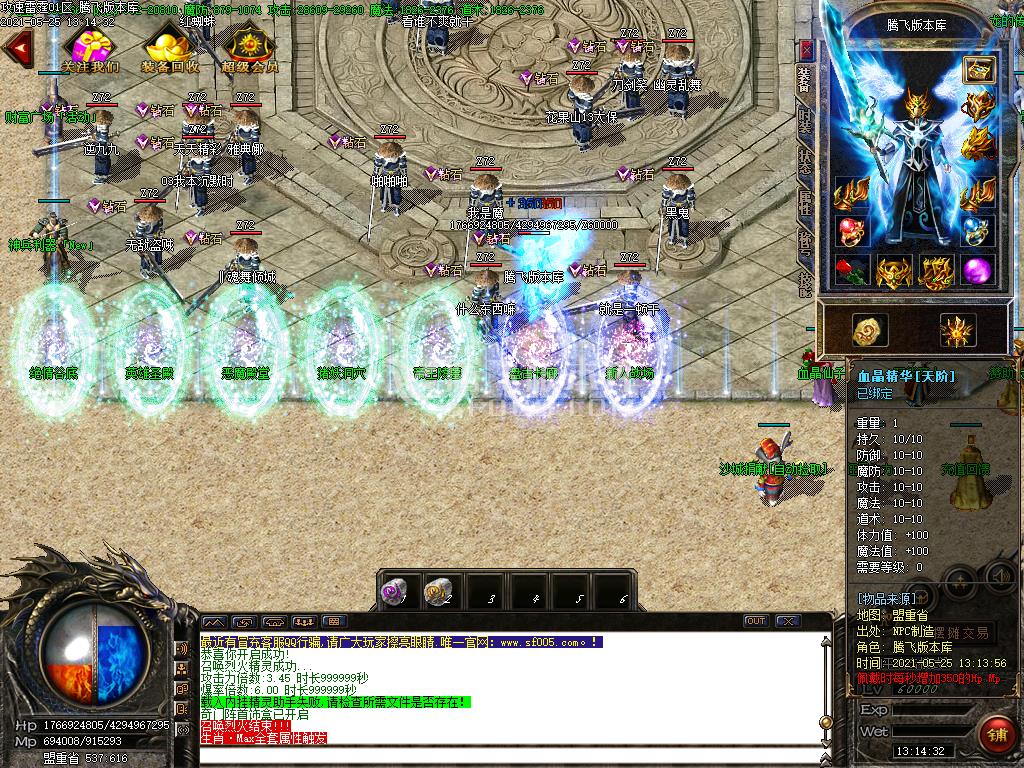Switch to the 技能 skills tab

(x=806, y=283)
